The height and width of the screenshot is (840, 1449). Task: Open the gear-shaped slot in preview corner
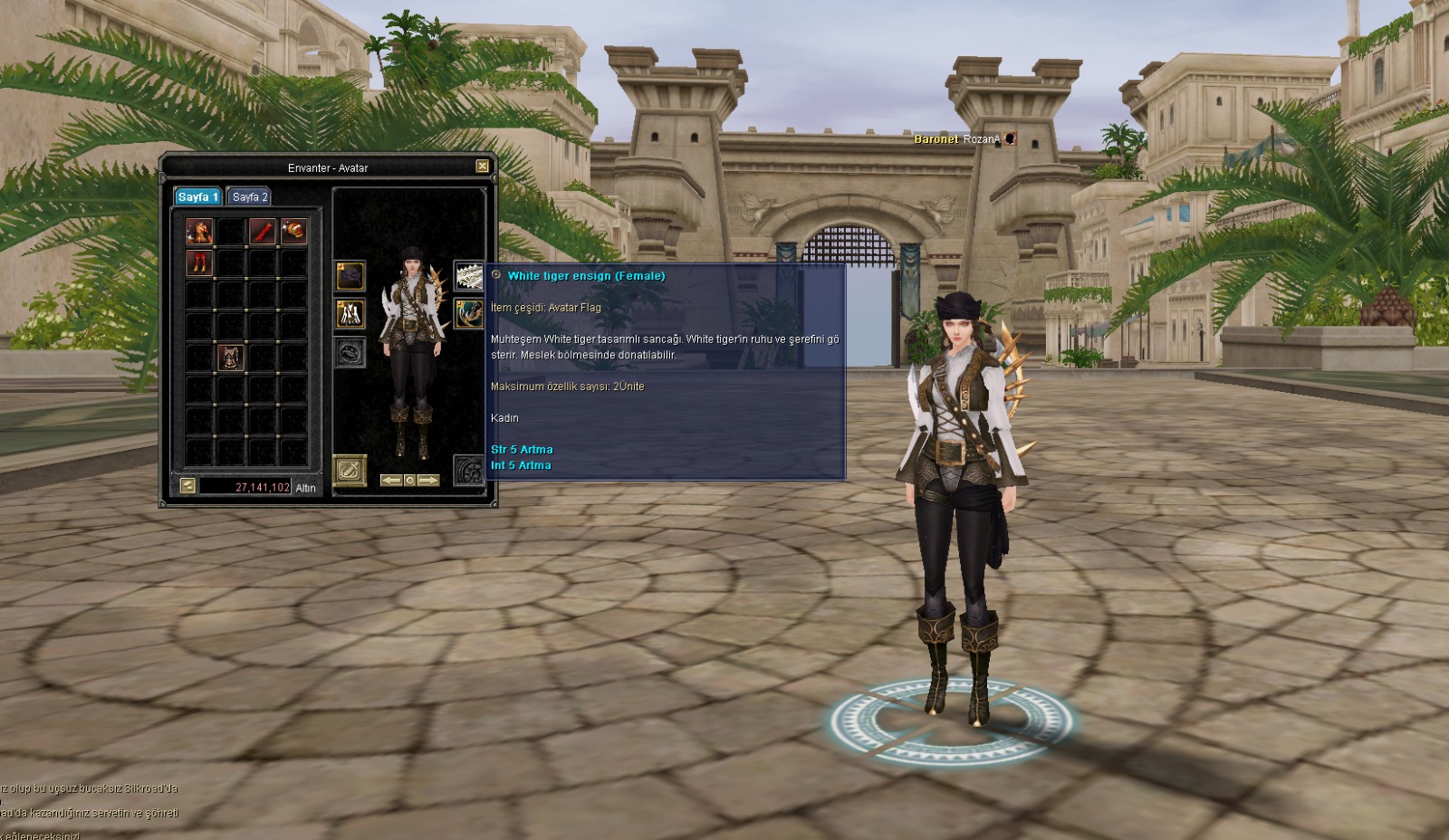468,470
